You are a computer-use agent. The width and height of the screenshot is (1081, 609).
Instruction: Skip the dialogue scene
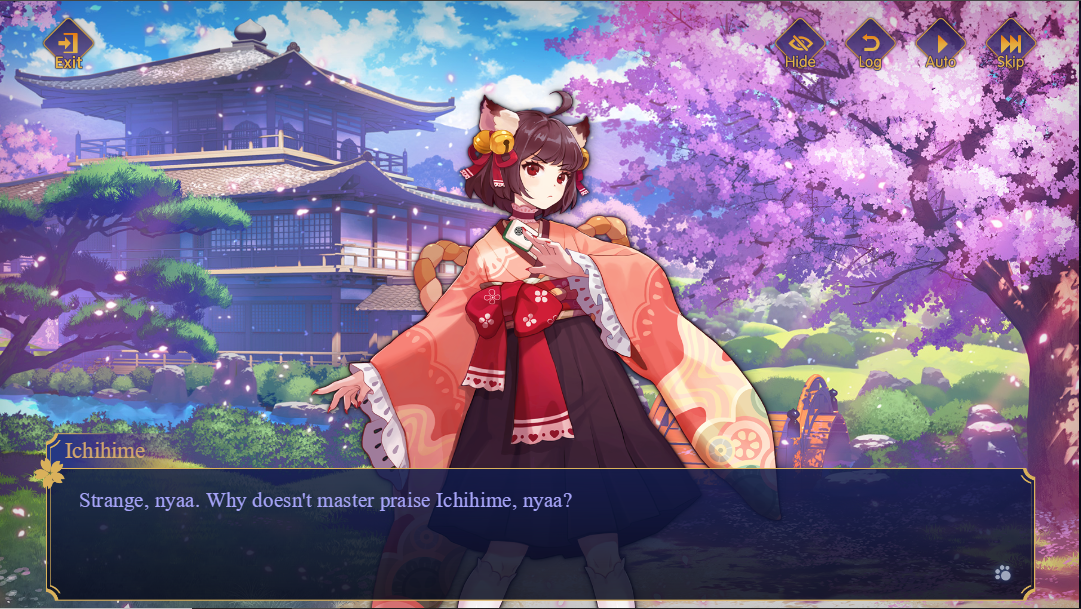tap(1010, 45)
